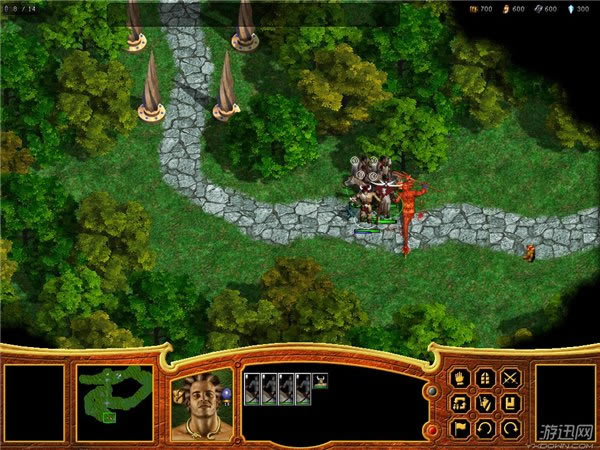Activate the crossed swords attack command
The width and height of the screenshot is (600, 450).
click(510, 378)
